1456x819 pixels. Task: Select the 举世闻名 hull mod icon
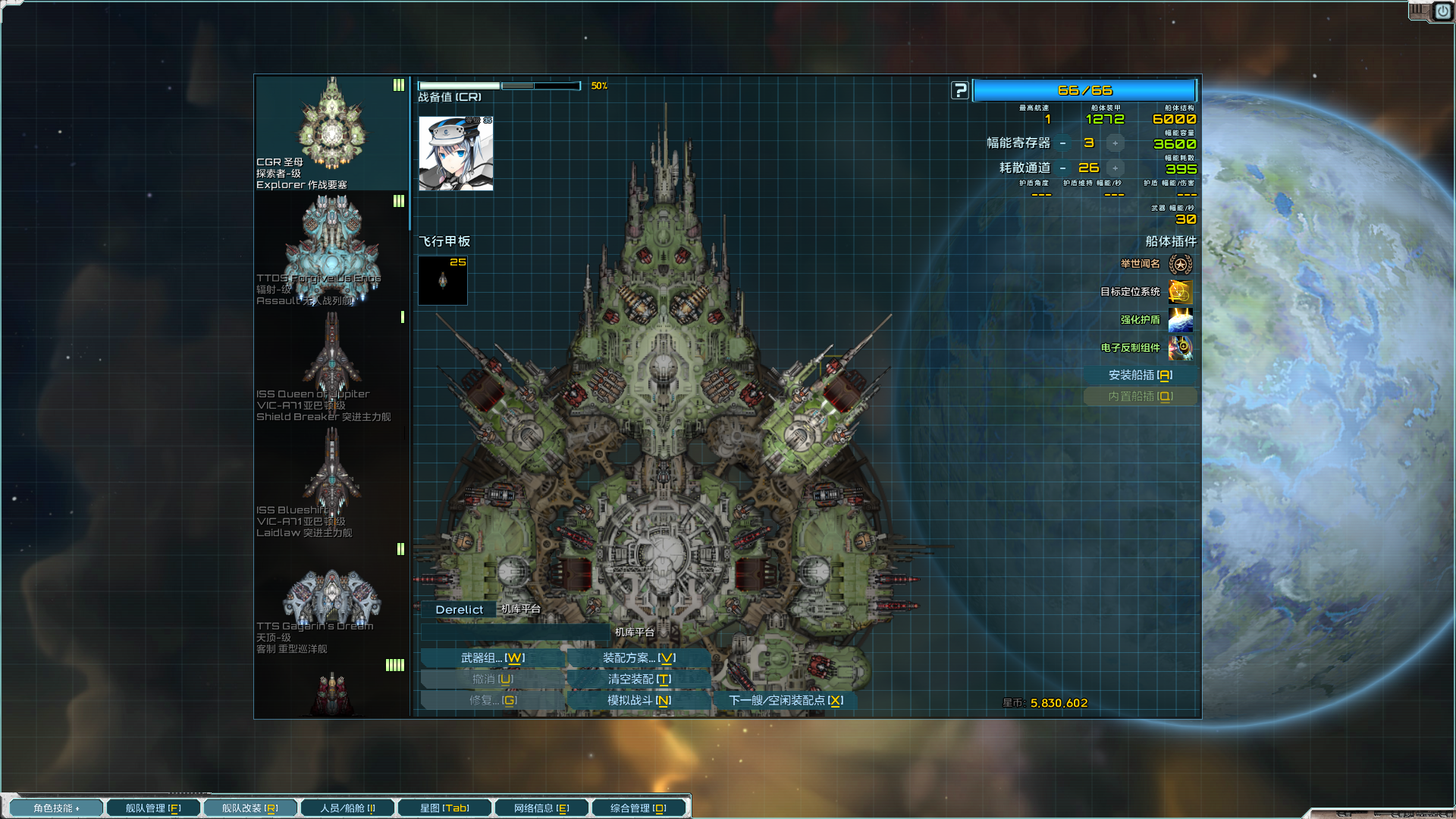point(1180,263)
